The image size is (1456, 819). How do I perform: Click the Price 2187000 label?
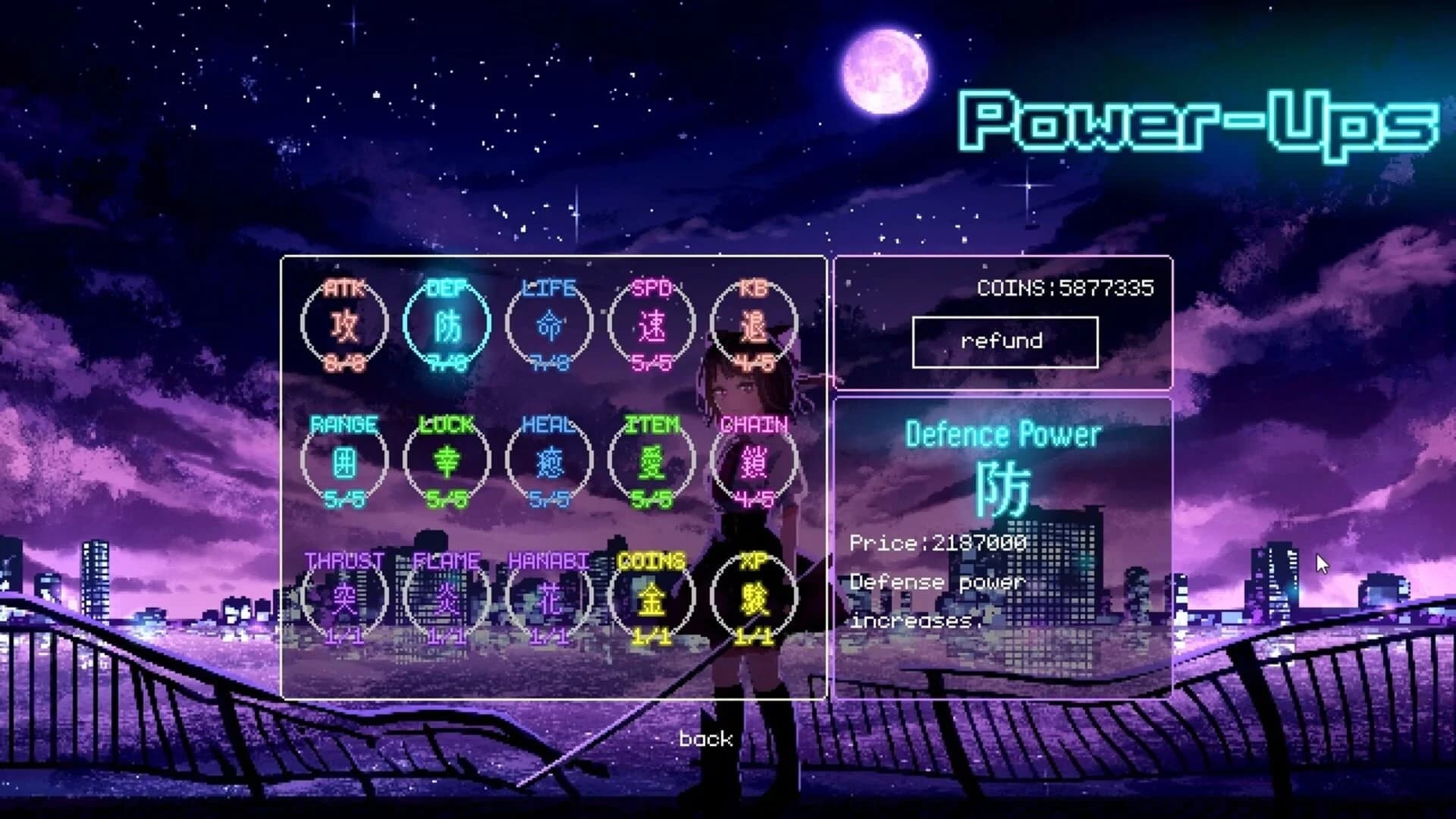point(939,543)
